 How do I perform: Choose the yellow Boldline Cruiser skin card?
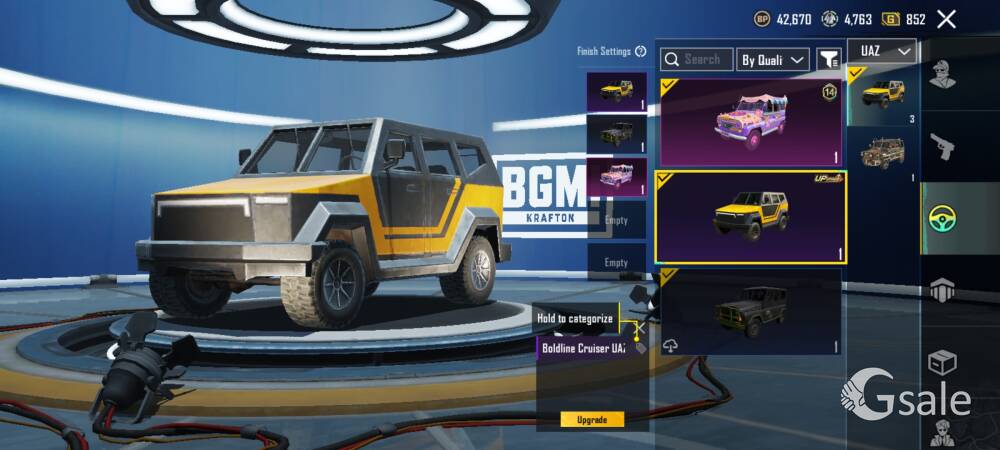coord(750,217)
